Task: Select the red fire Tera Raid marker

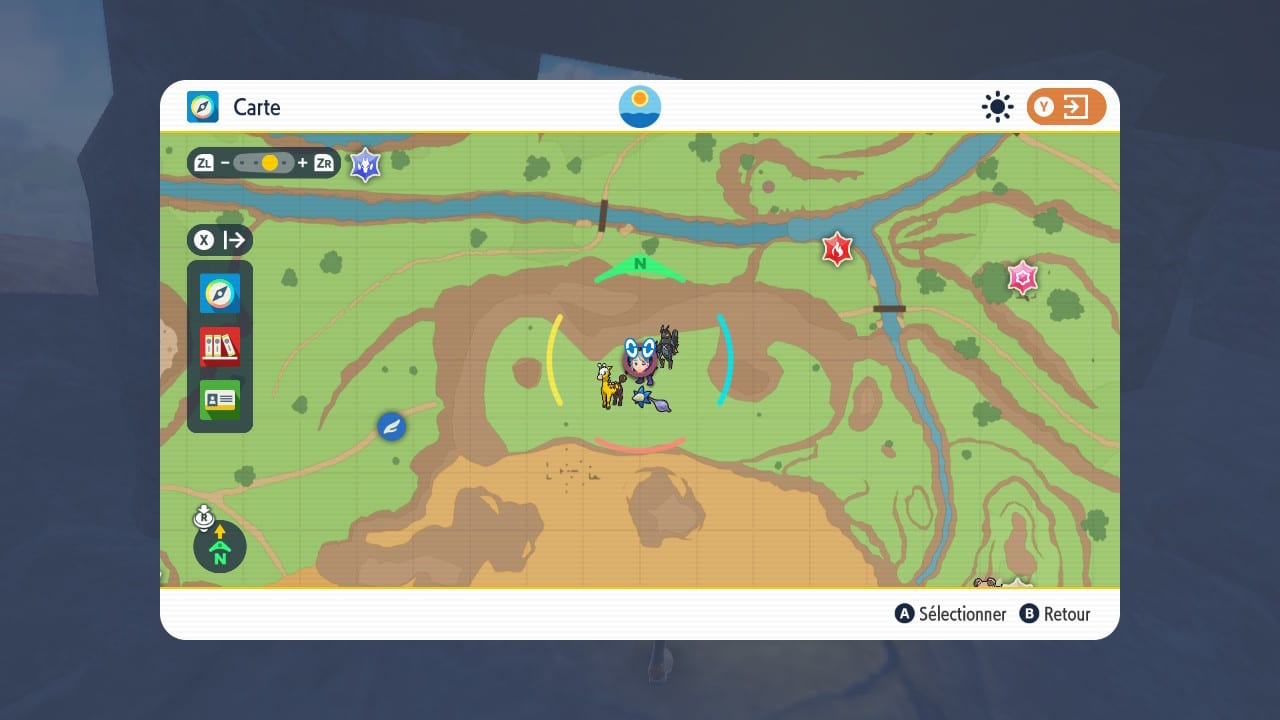Action: coord(836,249)
